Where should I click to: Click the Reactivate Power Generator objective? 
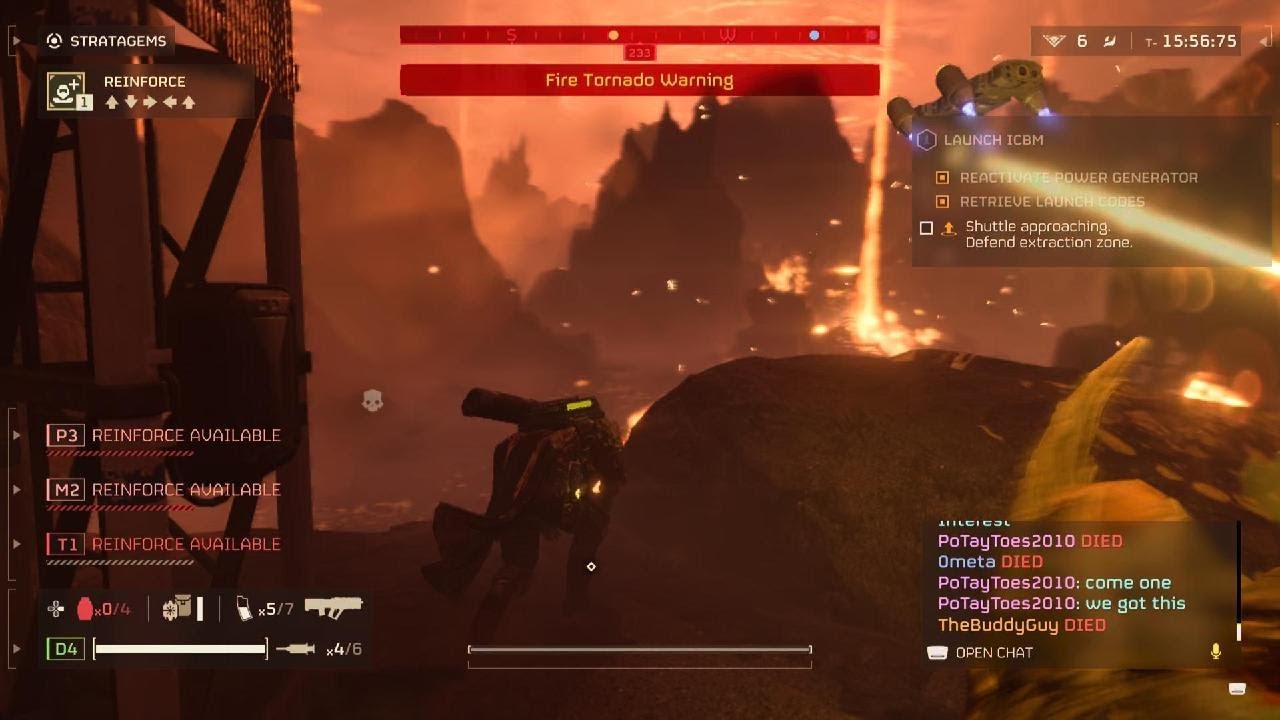pyautogui.click(x=1078, y=178)
